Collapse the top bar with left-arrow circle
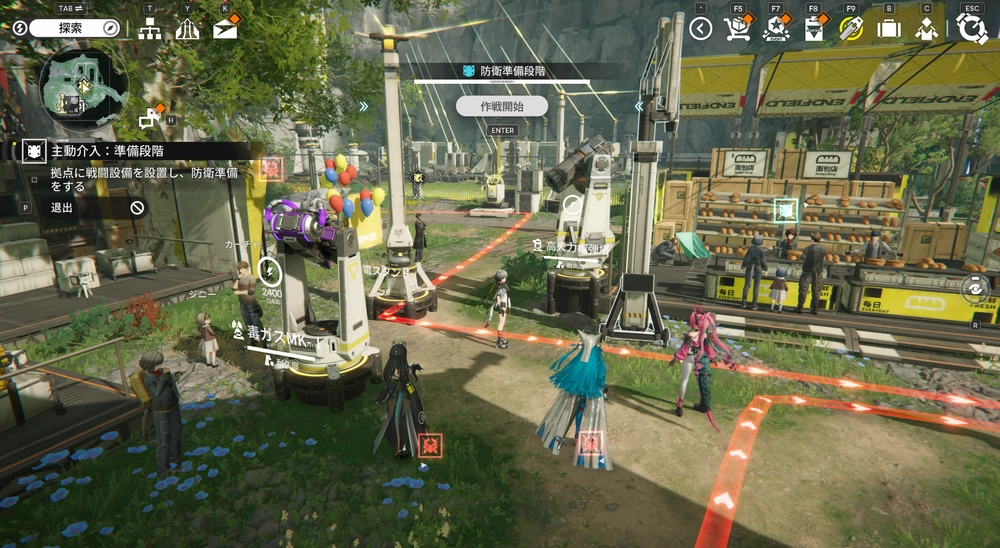Viewport: 1000px width, 548px height. pos(701,29)
